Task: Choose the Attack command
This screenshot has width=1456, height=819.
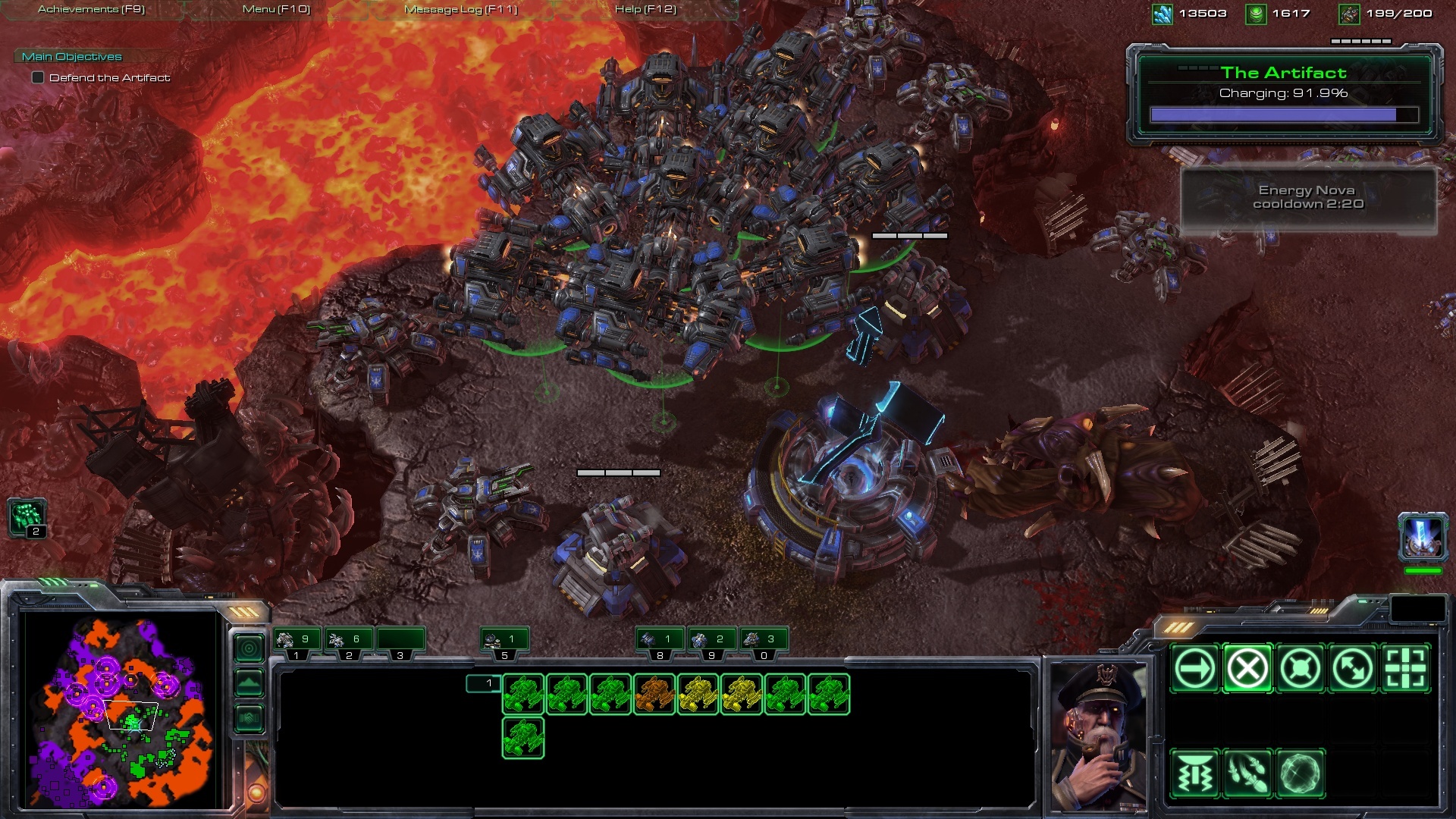Action: (x=1406, y=669)
